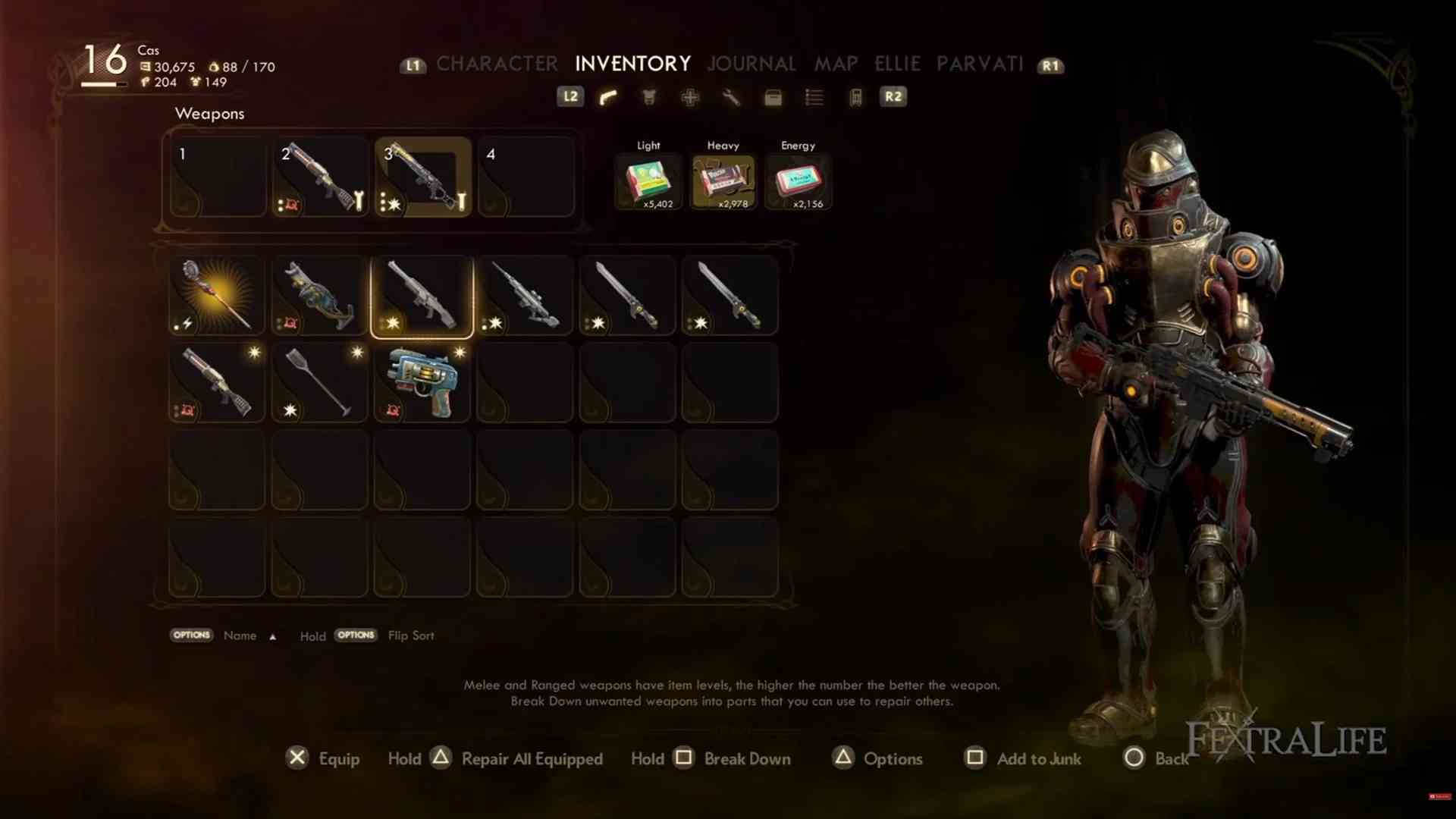Select the blue-gold curved launcher weapon
1456x819 pixels.
[x=319, y=295]
